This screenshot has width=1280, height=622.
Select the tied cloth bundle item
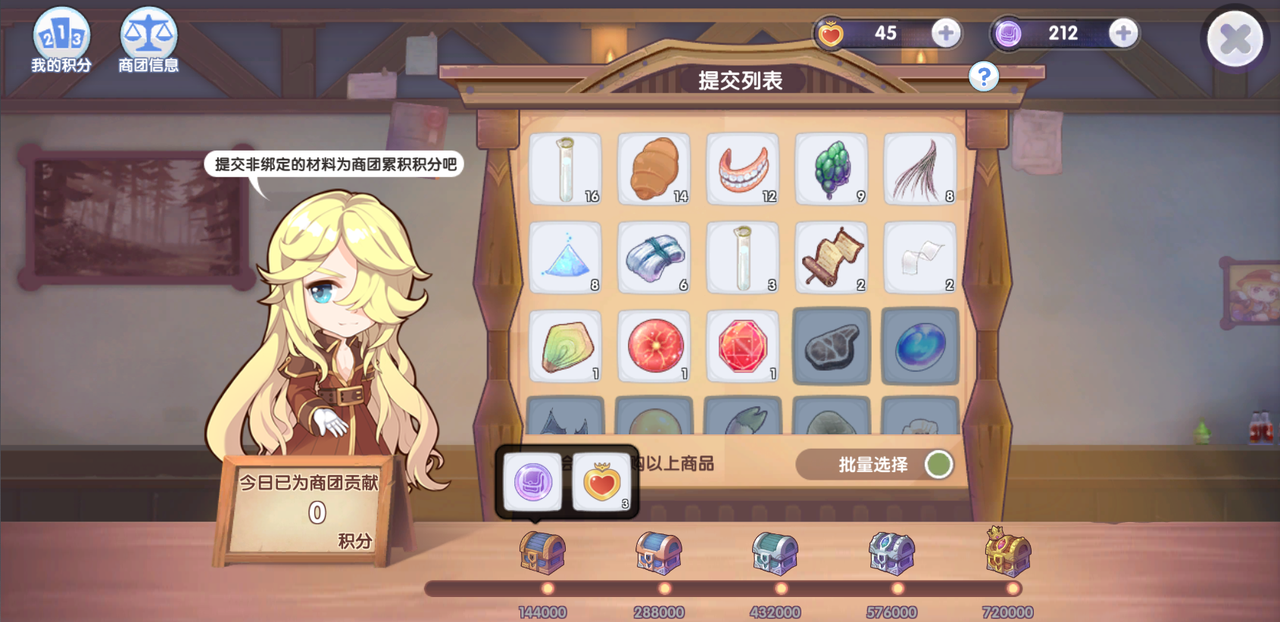pyautogui.click(x=654, y=257)
